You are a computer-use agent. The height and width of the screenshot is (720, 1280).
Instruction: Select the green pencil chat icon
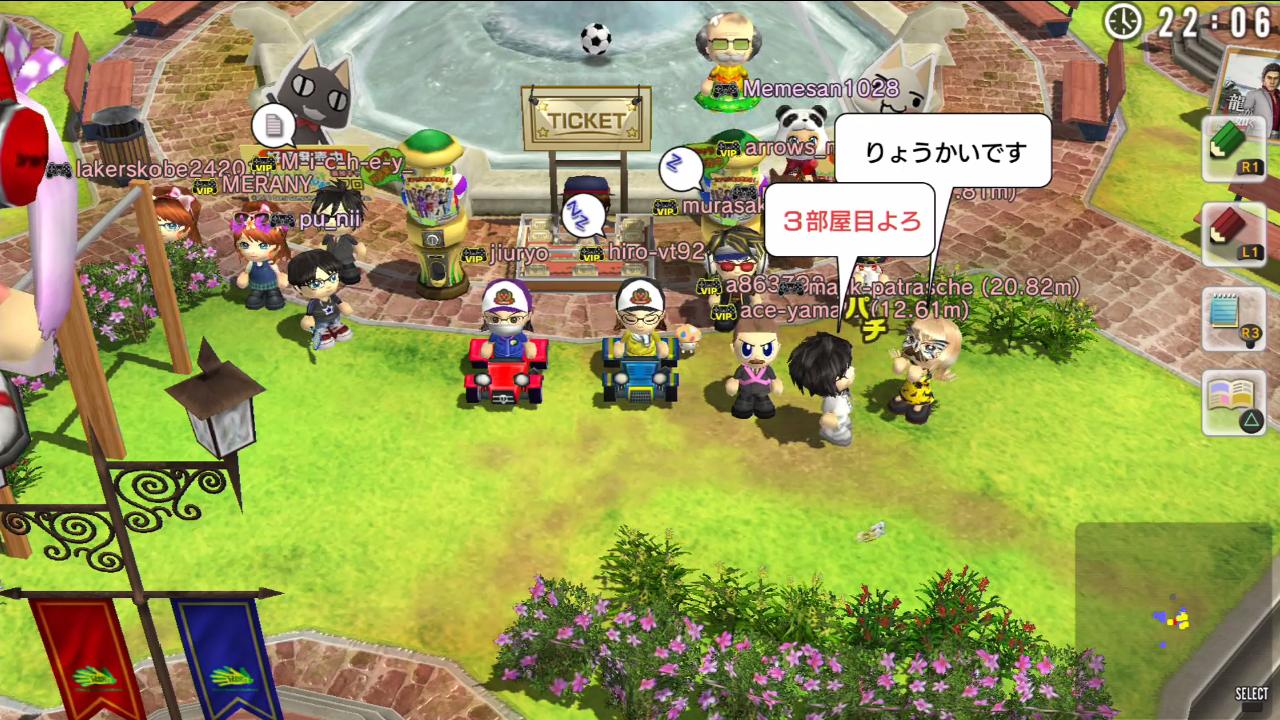(1232, 148)
